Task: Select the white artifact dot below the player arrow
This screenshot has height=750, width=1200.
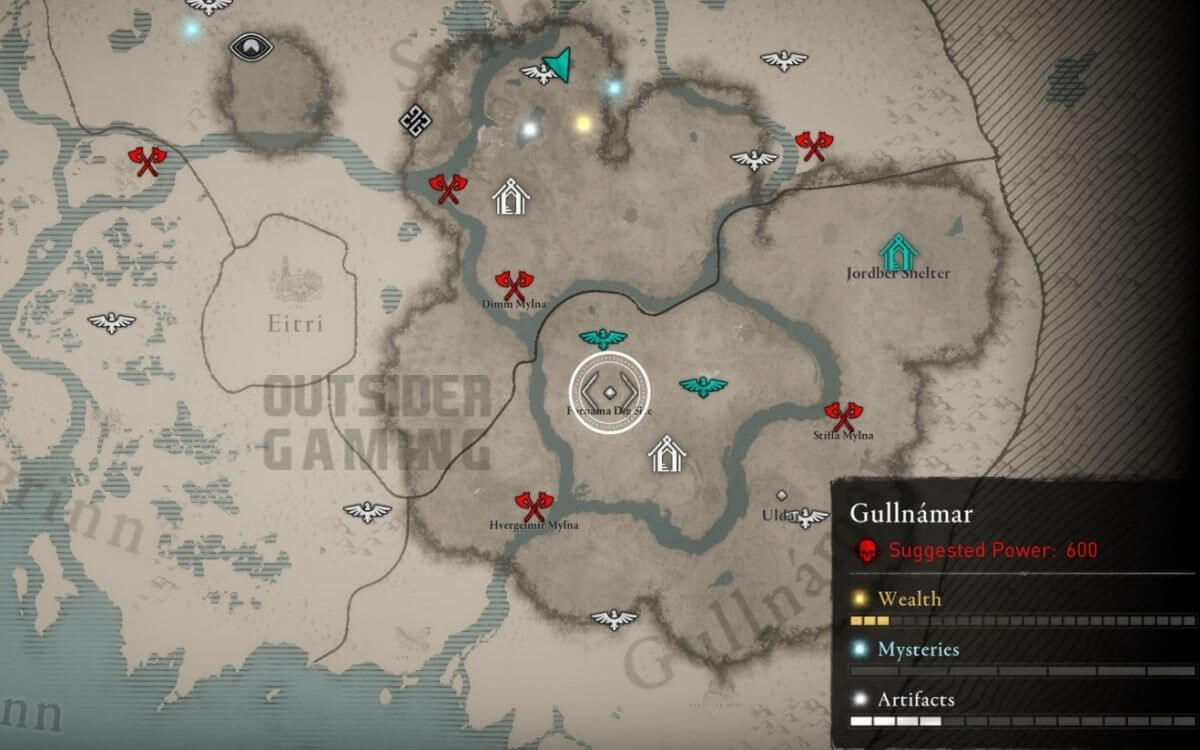Action: pyautogui.click(x=530, y=128)
